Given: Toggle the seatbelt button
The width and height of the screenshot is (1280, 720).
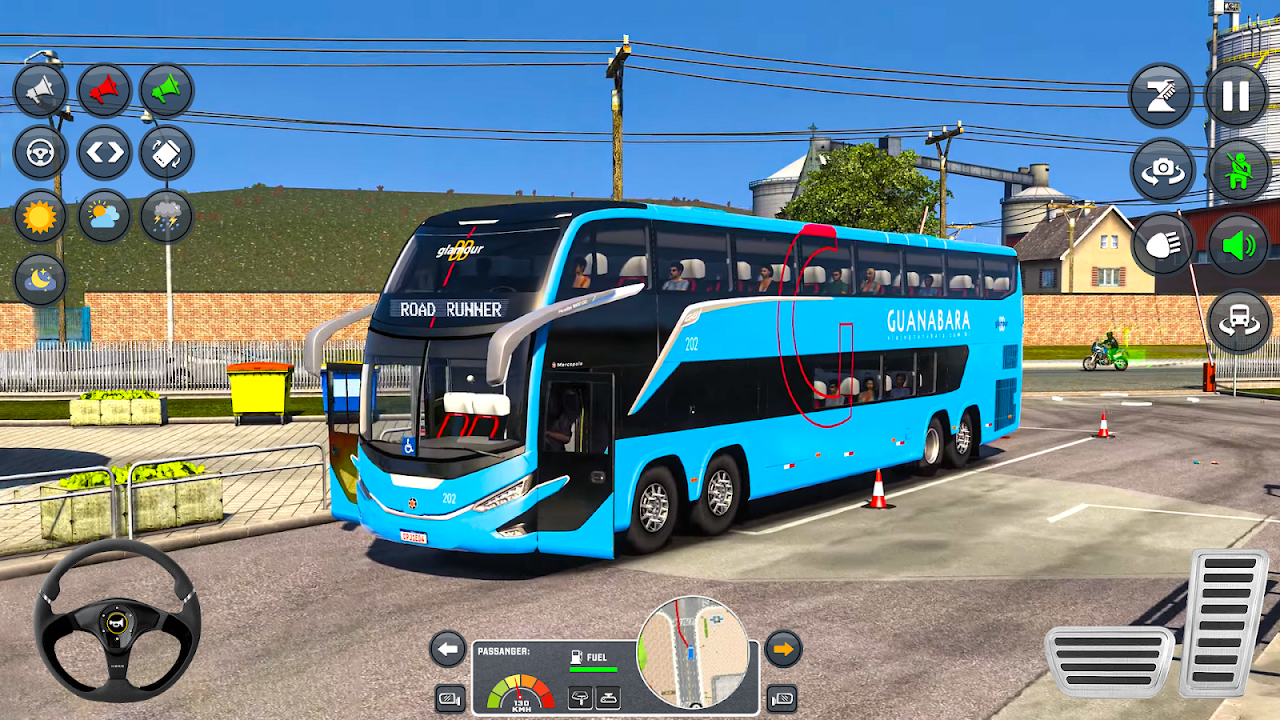Looking at the screenshot, I should 1238,170.
